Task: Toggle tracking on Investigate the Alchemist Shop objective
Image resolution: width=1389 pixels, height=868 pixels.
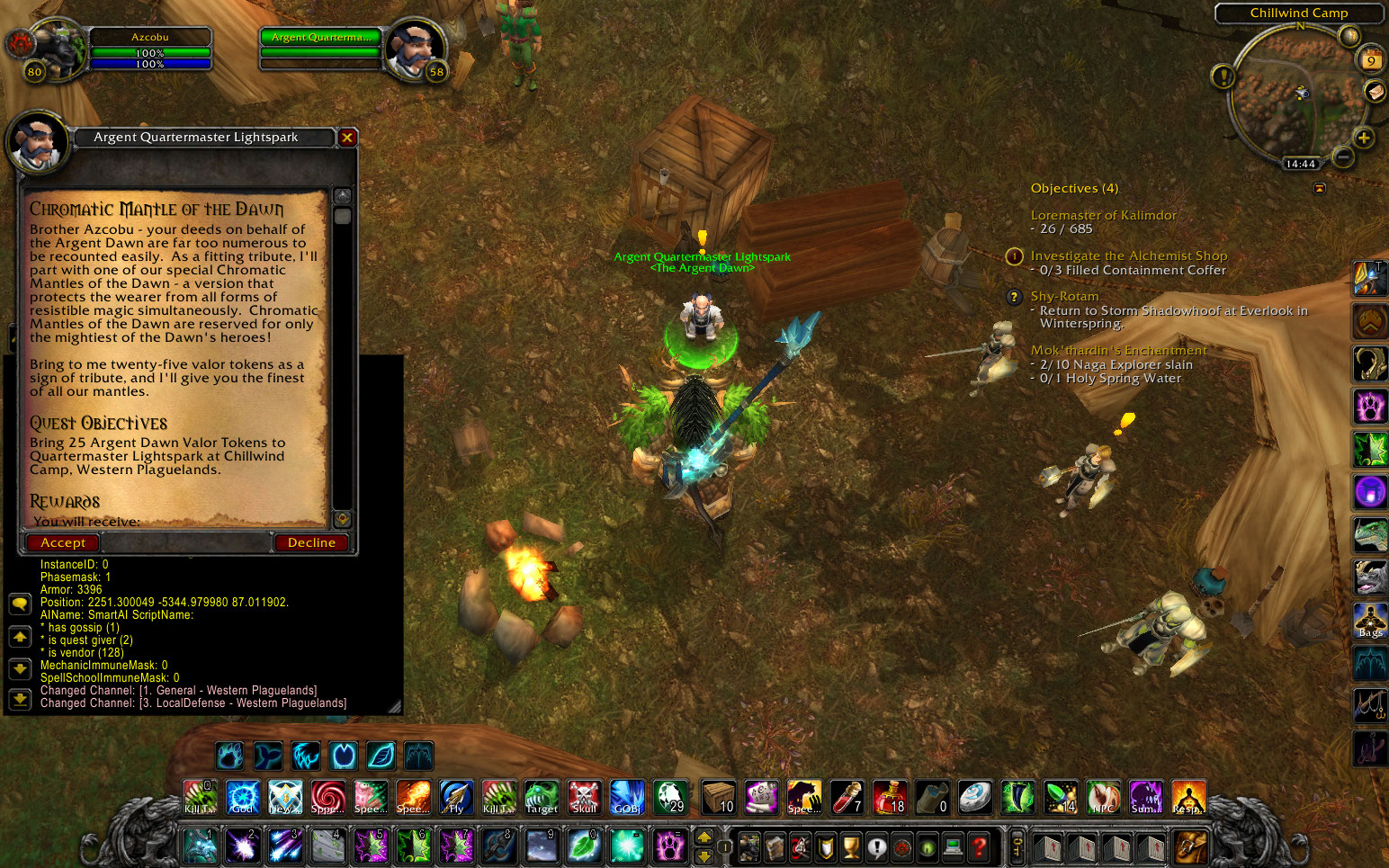Action: tap(1014, 256)
